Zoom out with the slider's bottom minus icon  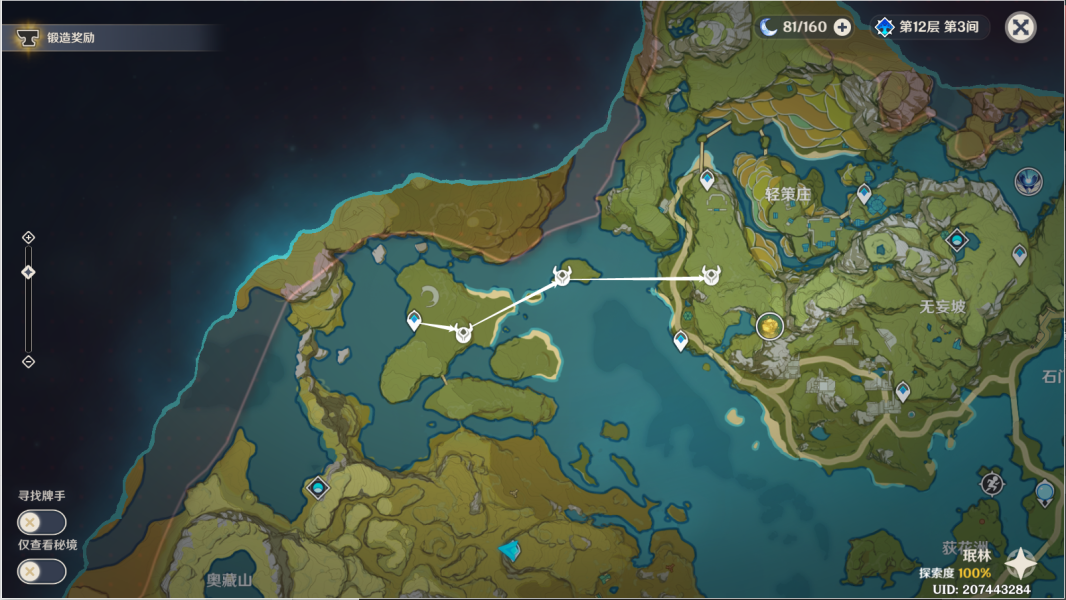click(x=28, y=361)
